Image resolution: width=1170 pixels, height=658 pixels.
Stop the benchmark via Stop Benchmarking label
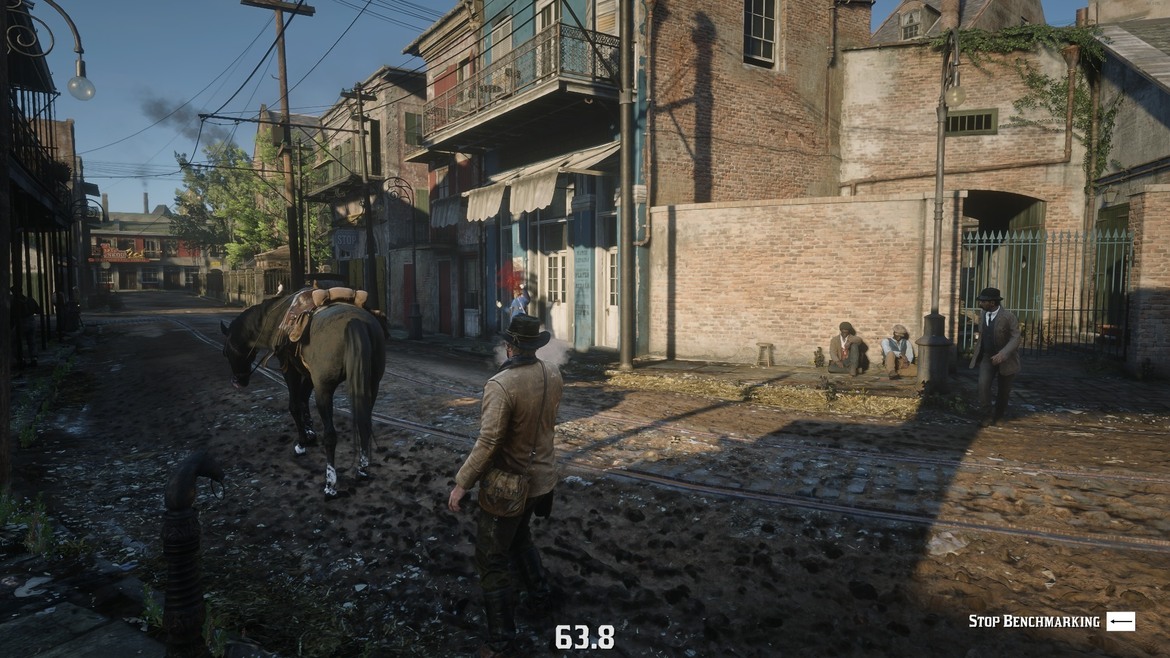click(1034, 622)
